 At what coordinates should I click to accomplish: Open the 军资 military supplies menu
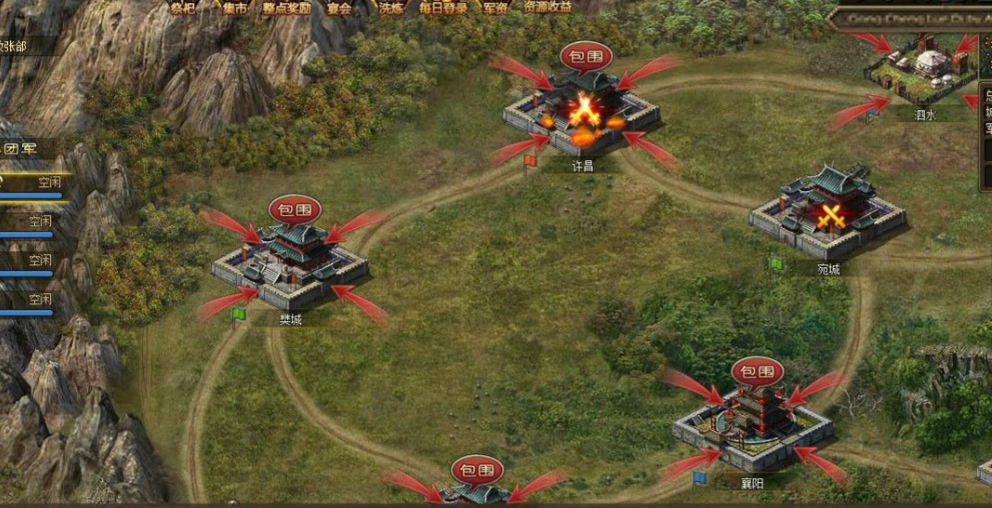(x=495, y=8)
